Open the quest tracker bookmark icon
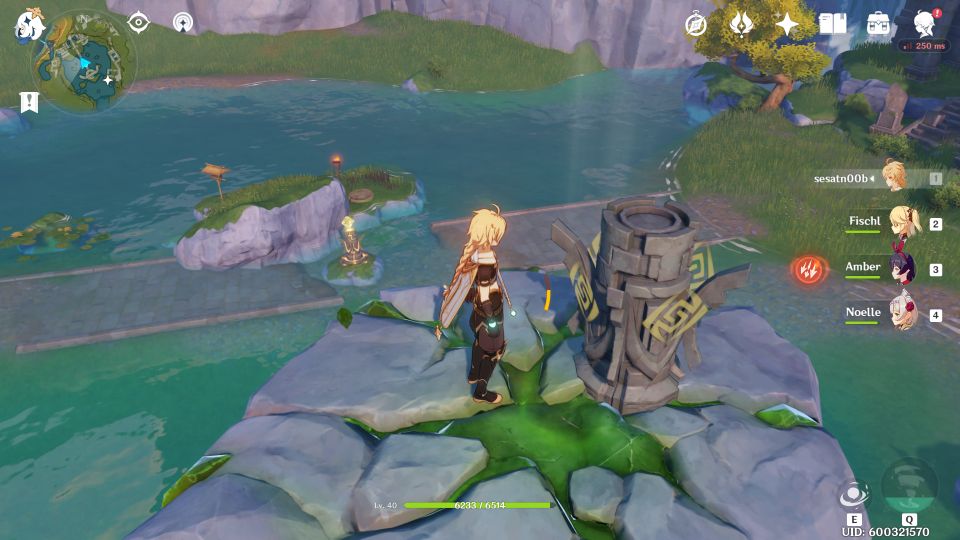This screenshot has height=540, width=960. 29,102
